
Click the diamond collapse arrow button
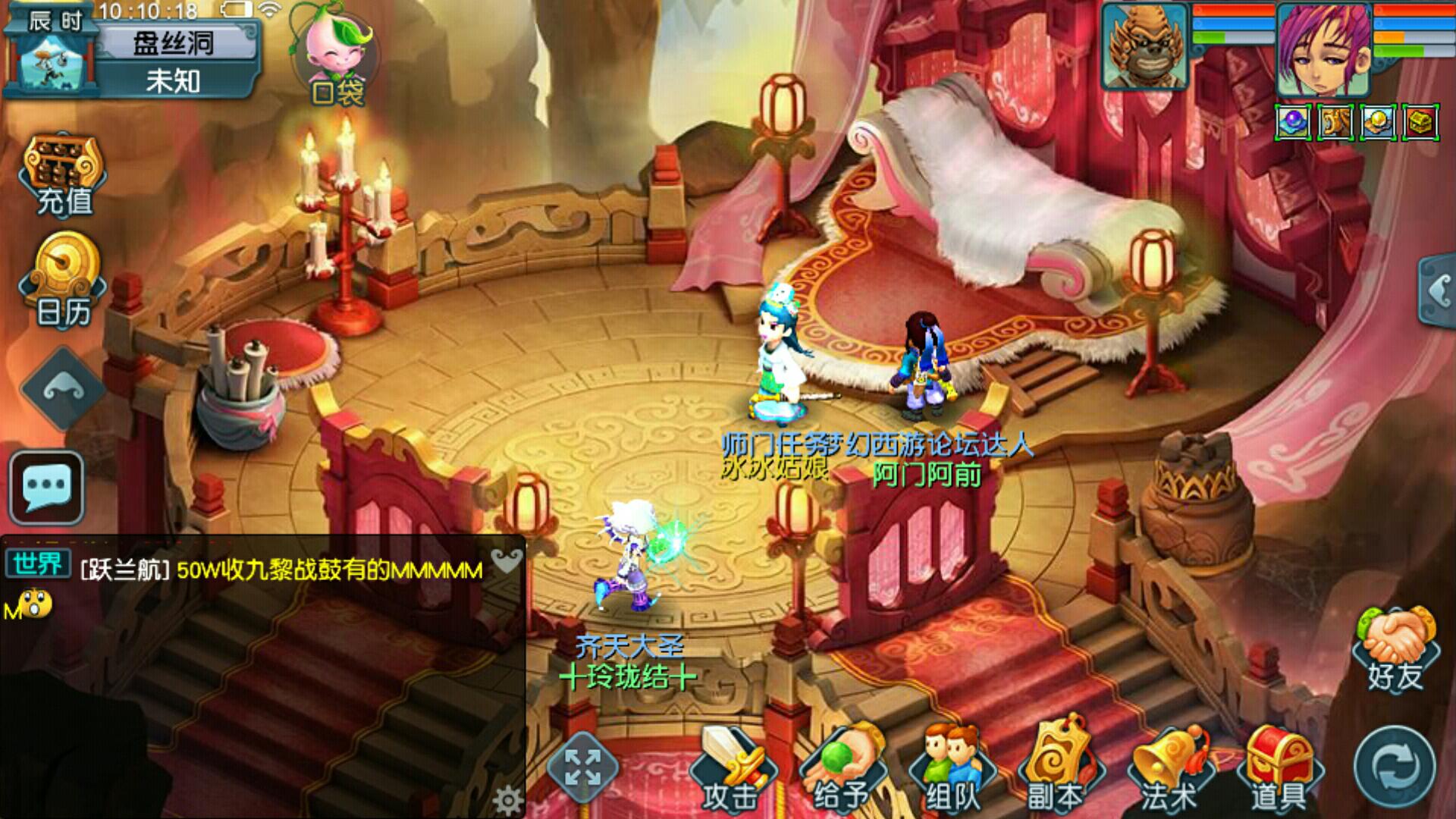point(63,389)
